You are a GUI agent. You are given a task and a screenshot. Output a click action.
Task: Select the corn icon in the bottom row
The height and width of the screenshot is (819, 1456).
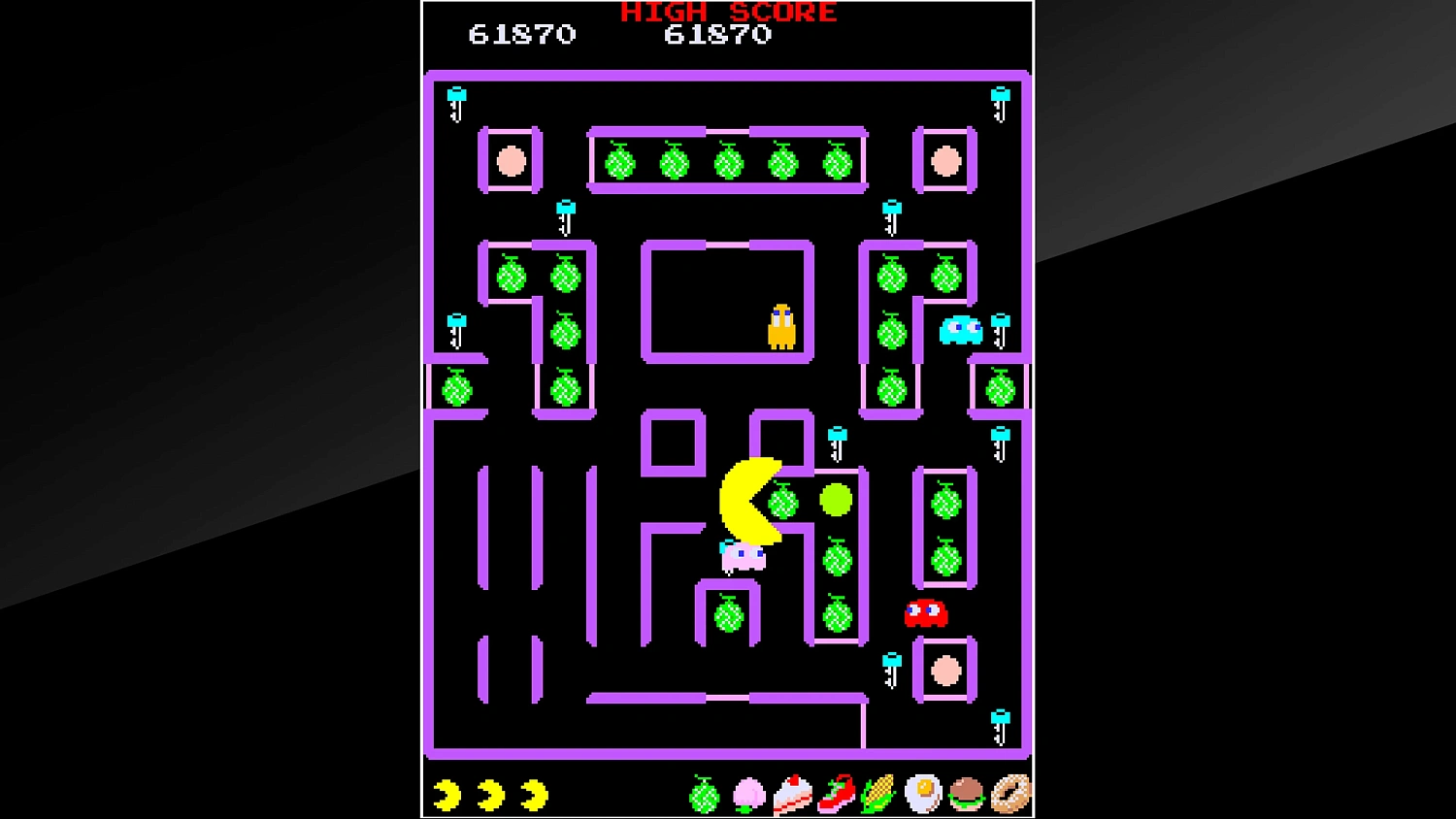(877, 794)
